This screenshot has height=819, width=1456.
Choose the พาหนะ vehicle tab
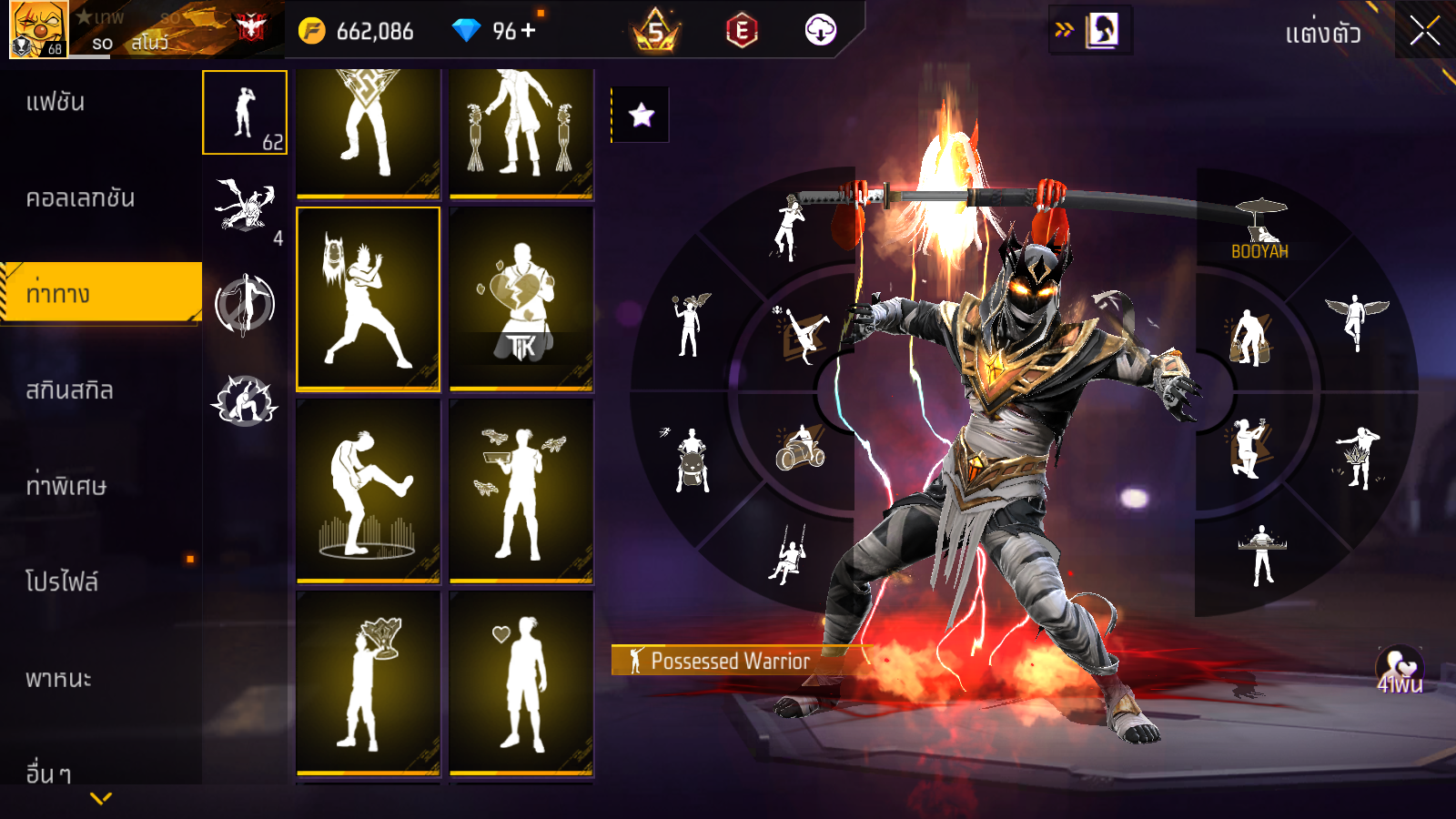click(58, 679)
